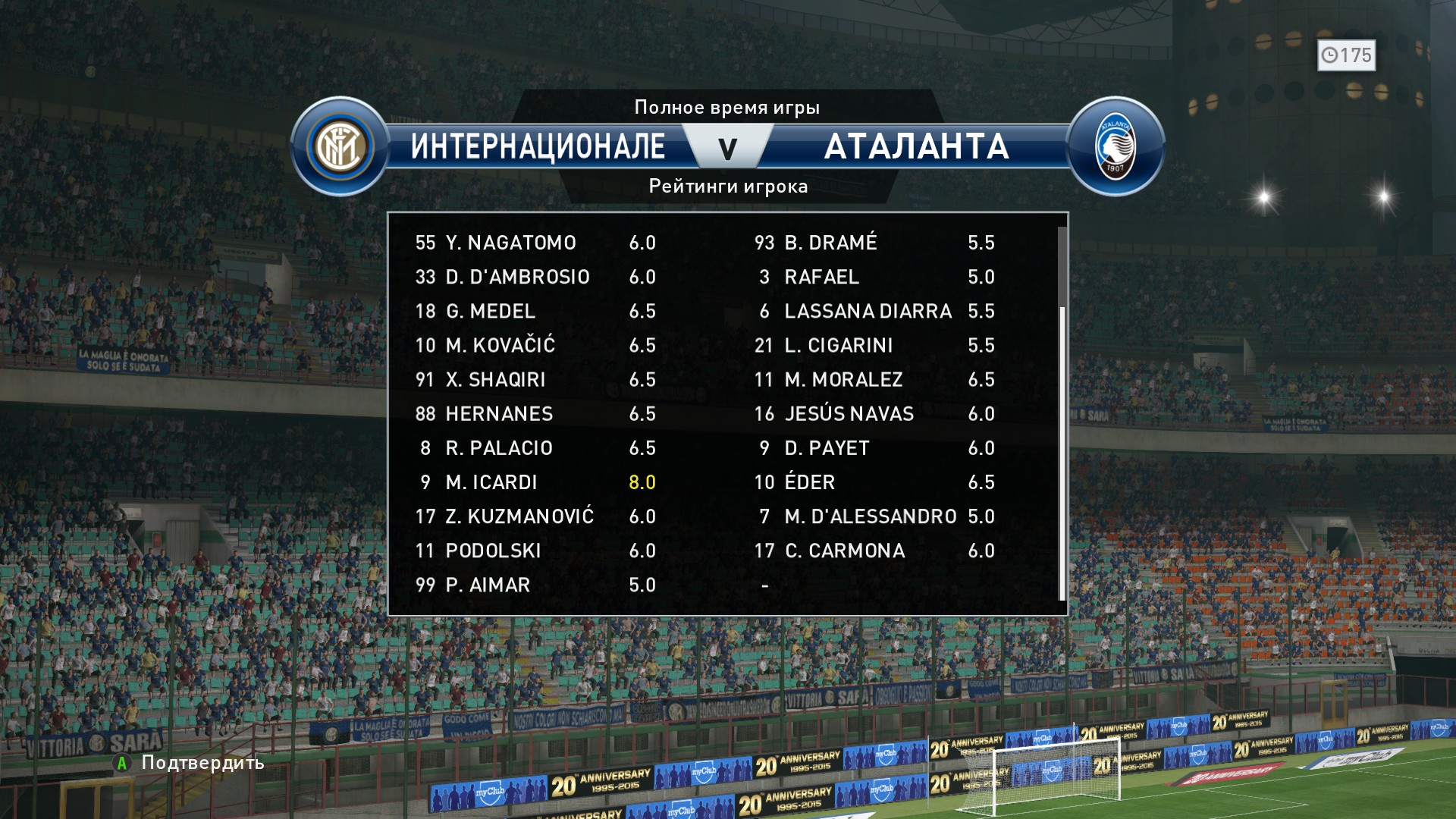Select Lassana Diarra's rating row
This screenshot has height=819, width=1456.
tap(874, 311)
